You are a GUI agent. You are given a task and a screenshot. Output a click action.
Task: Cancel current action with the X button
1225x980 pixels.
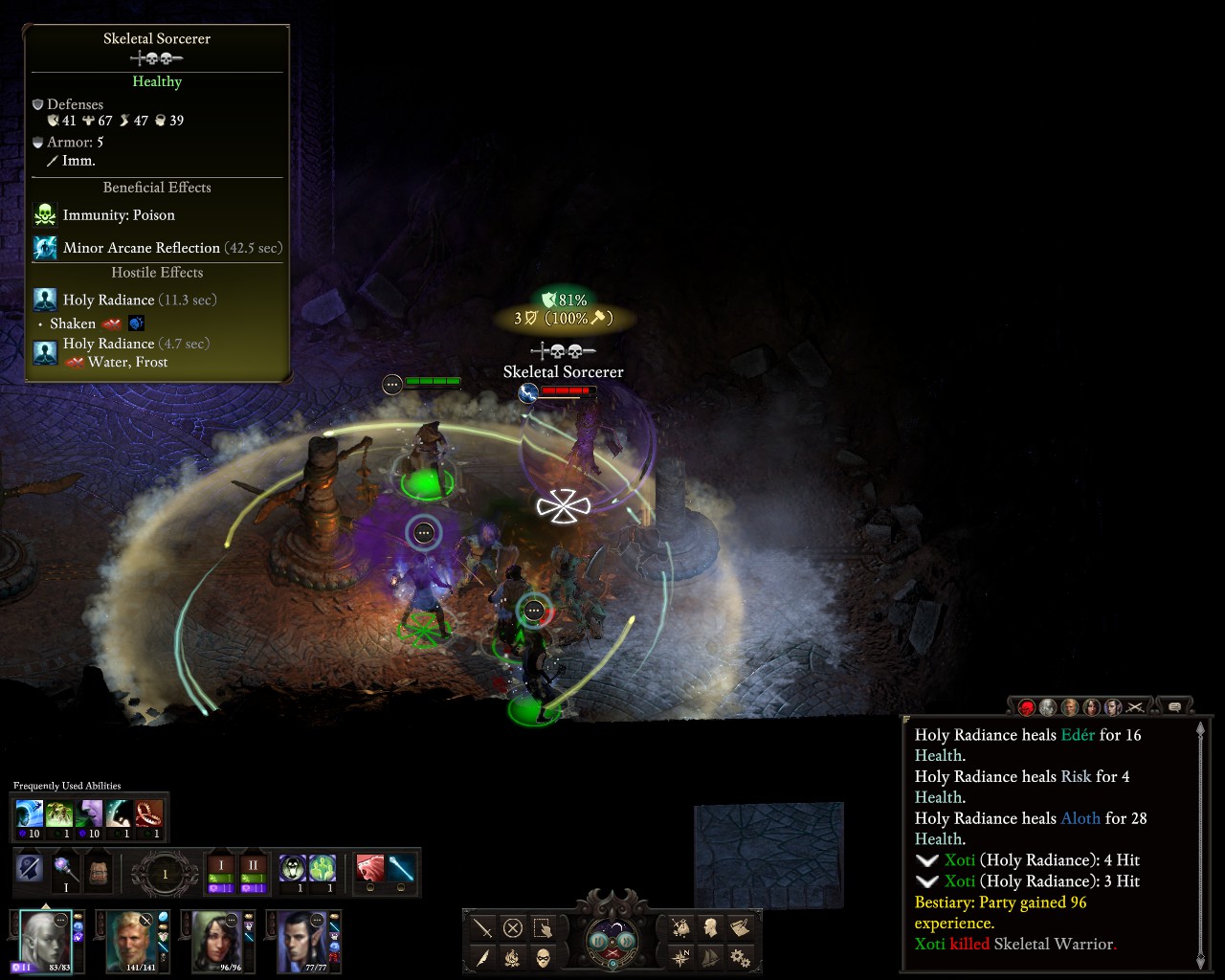click(x=513, y=927)
